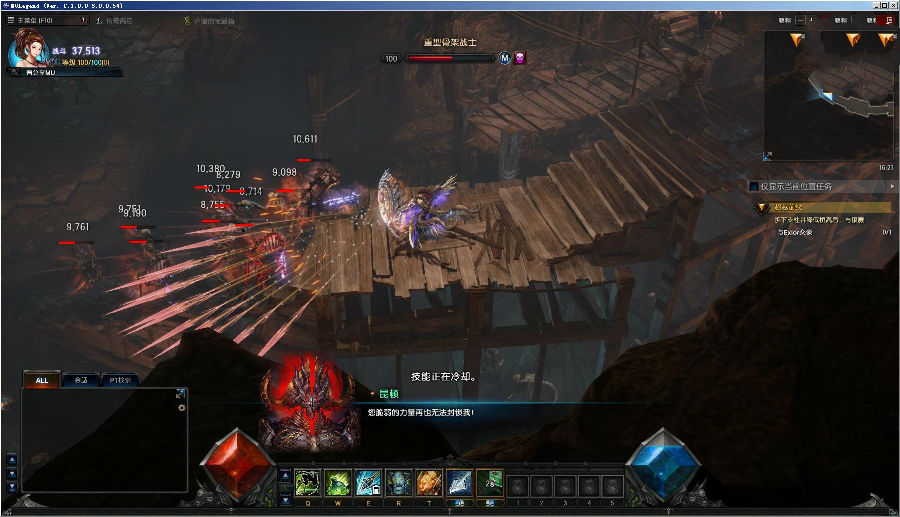Click the blue mana orb
Screen dimensions: 900x517
point(662,465)
